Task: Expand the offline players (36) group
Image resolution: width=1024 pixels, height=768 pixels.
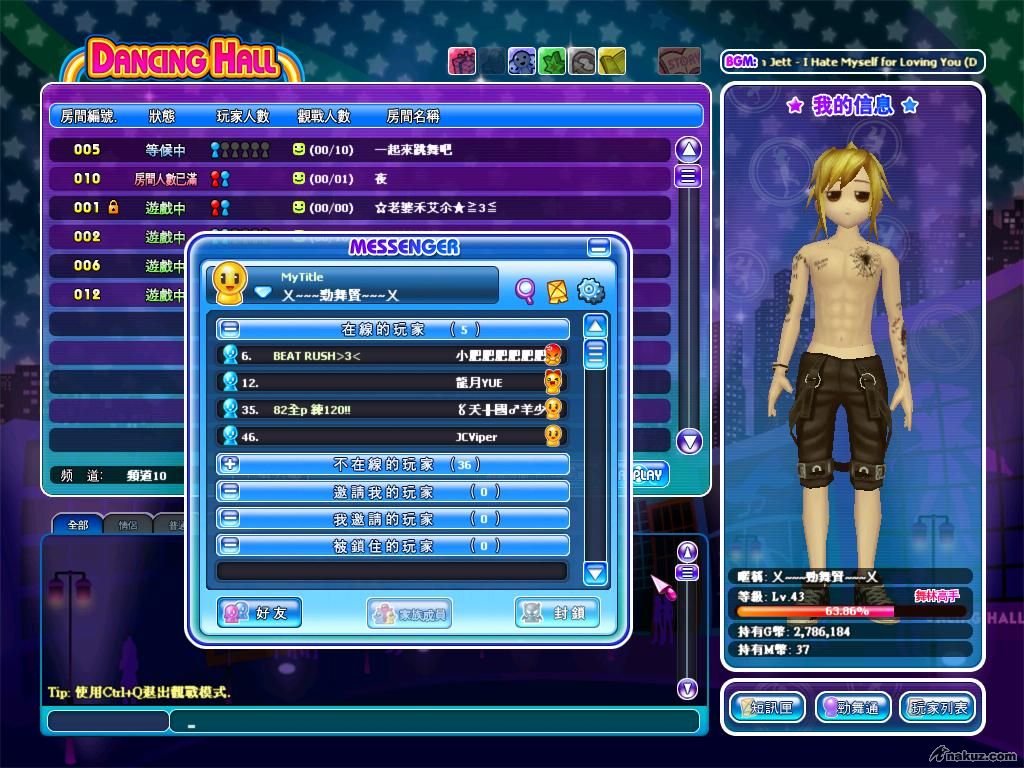Action: (x=230, y=464)
